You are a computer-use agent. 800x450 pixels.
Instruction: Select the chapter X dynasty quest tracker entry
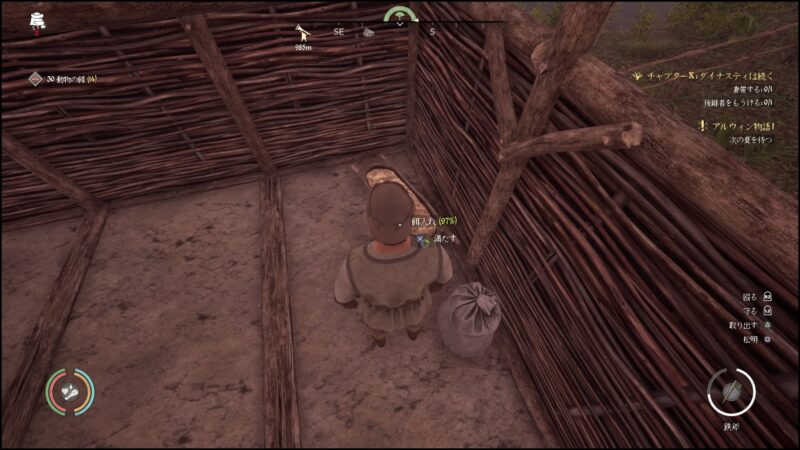point(712,75)
